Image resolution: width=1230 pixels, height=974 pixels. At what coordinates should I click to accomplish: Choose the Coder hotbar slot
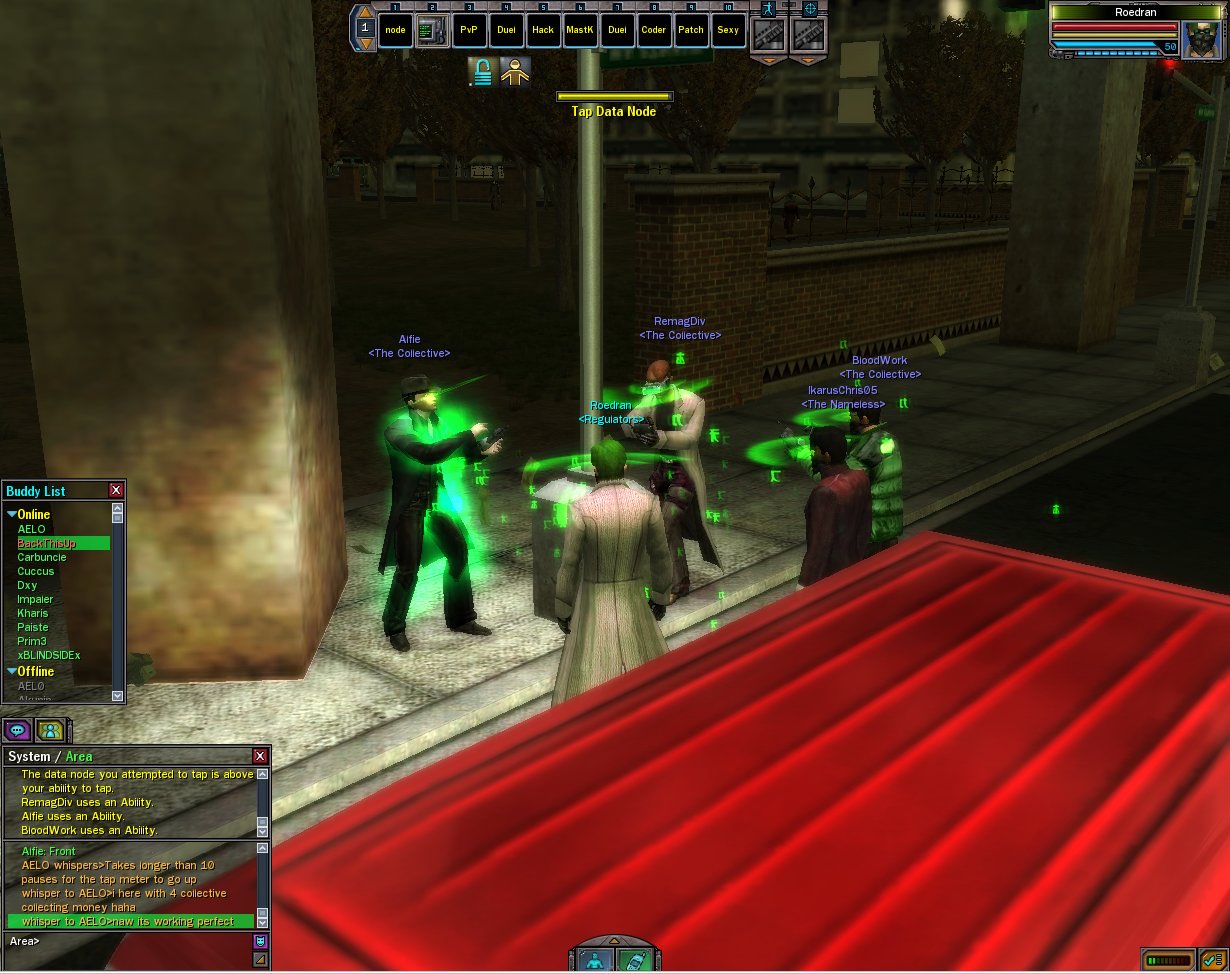[654, 30]
